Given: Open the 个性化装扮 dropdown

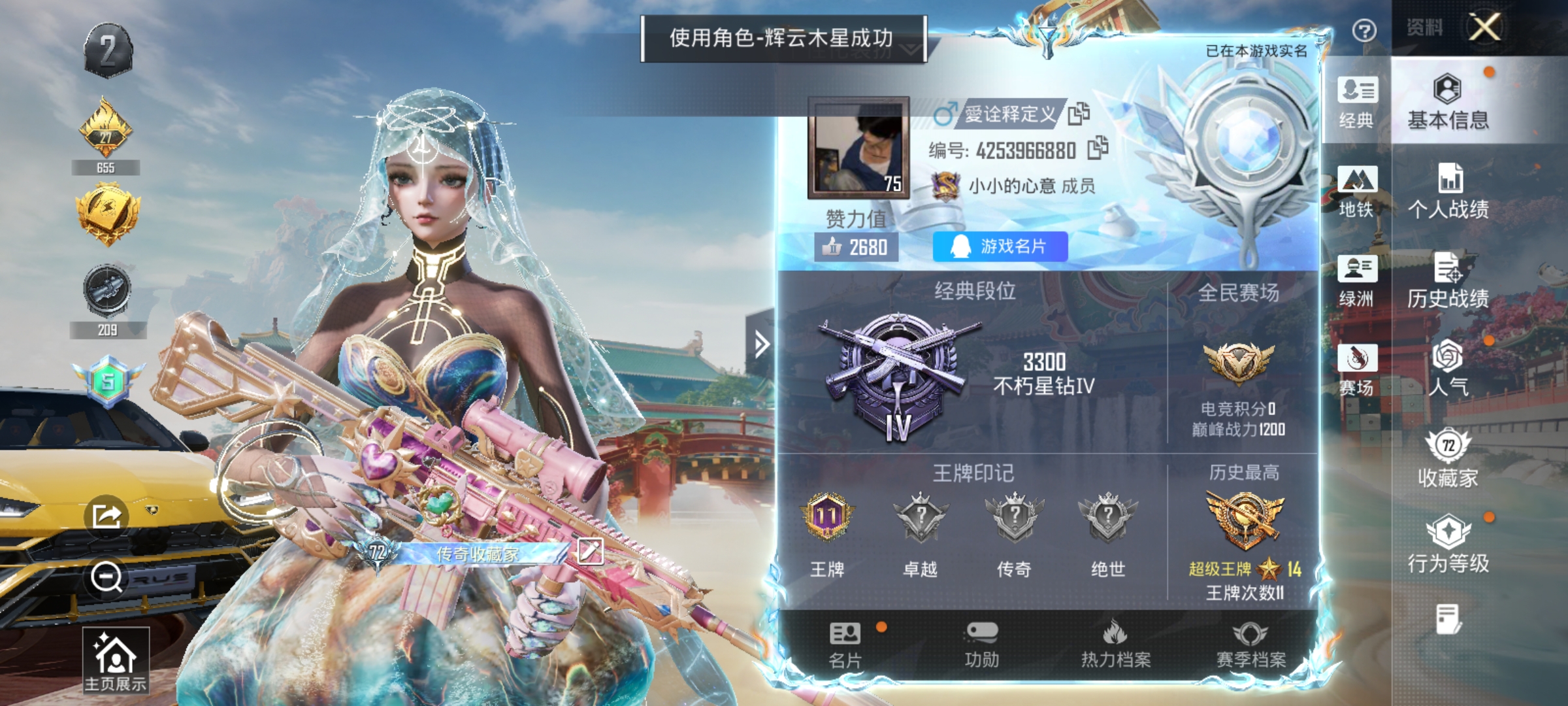Looking at the screenshot, I should pos(908,51).
